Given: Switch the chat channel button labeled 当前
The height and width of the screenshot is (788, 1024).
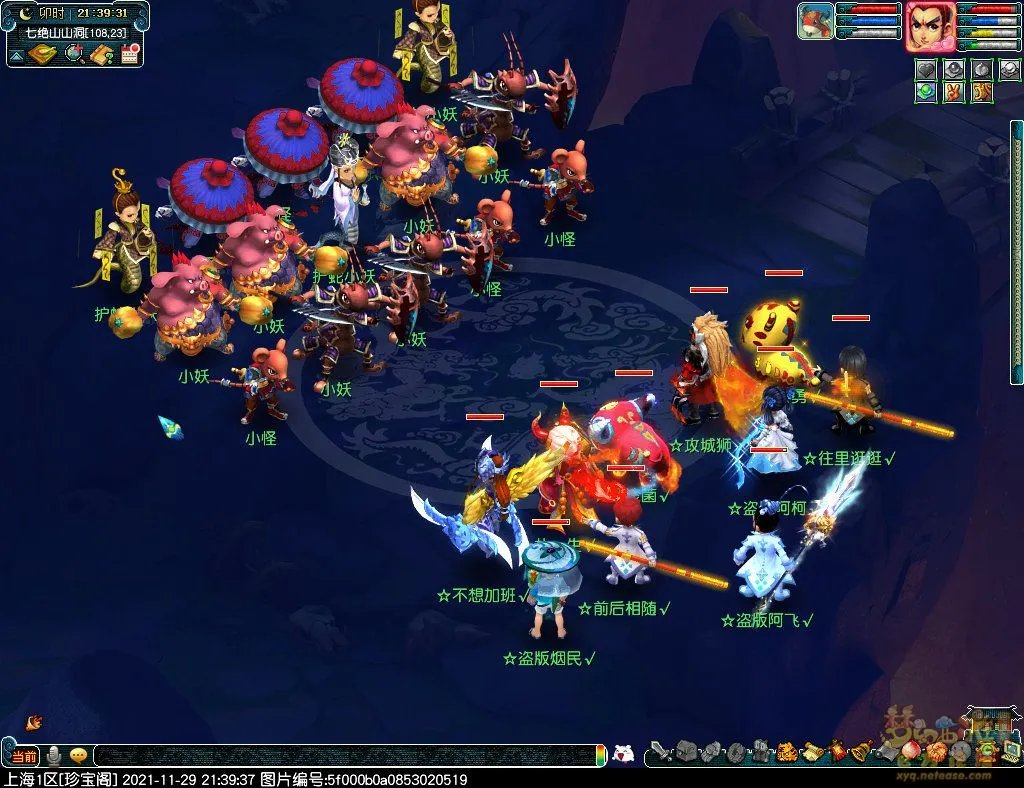Looking at the screenshot, I should point(24,756).
